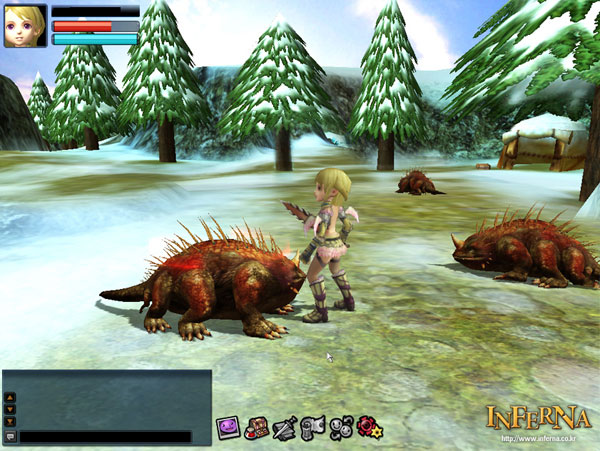Viewport: 600px width, 451px height.
Task: Open the purple face character icon
Action: click(228, 427)
